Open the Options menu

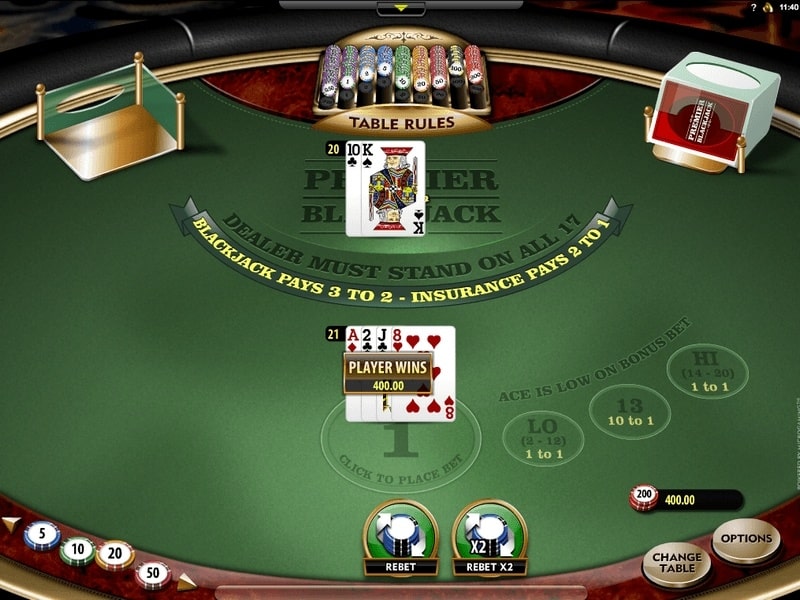coord(746,540)
